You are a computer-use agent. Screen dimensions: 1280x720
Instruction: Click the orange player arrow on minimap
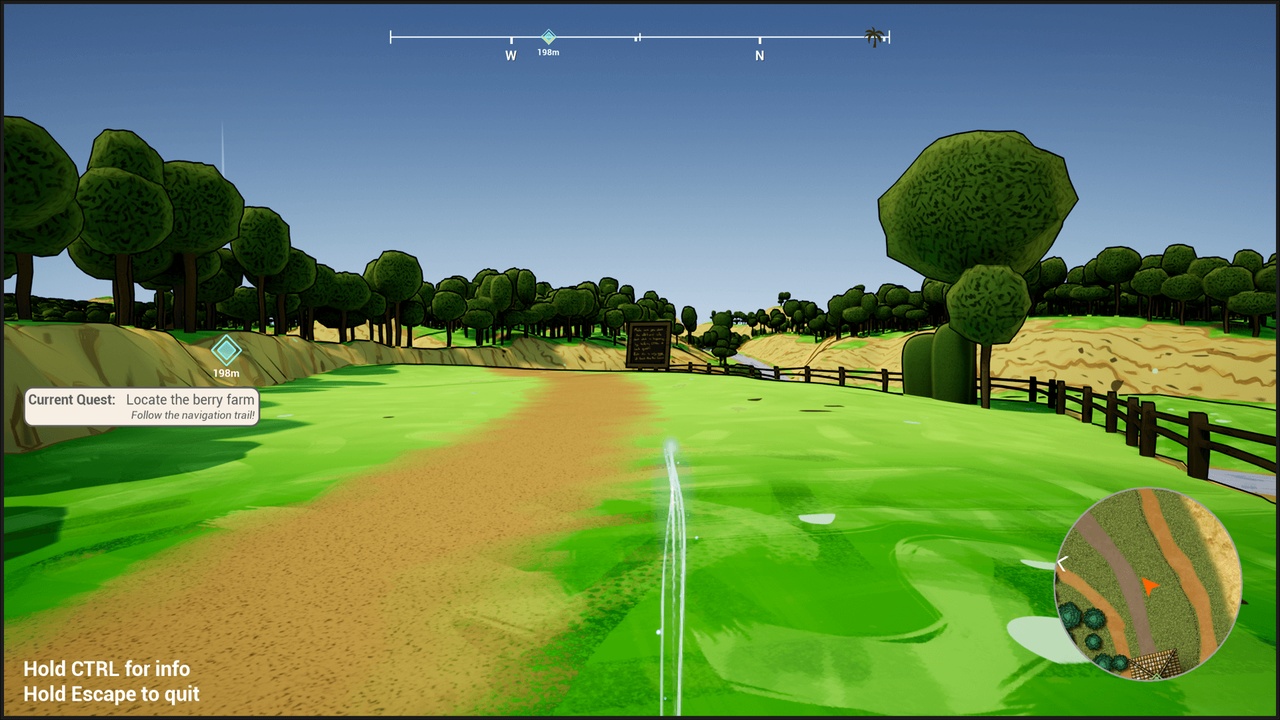pos(1149,587)
